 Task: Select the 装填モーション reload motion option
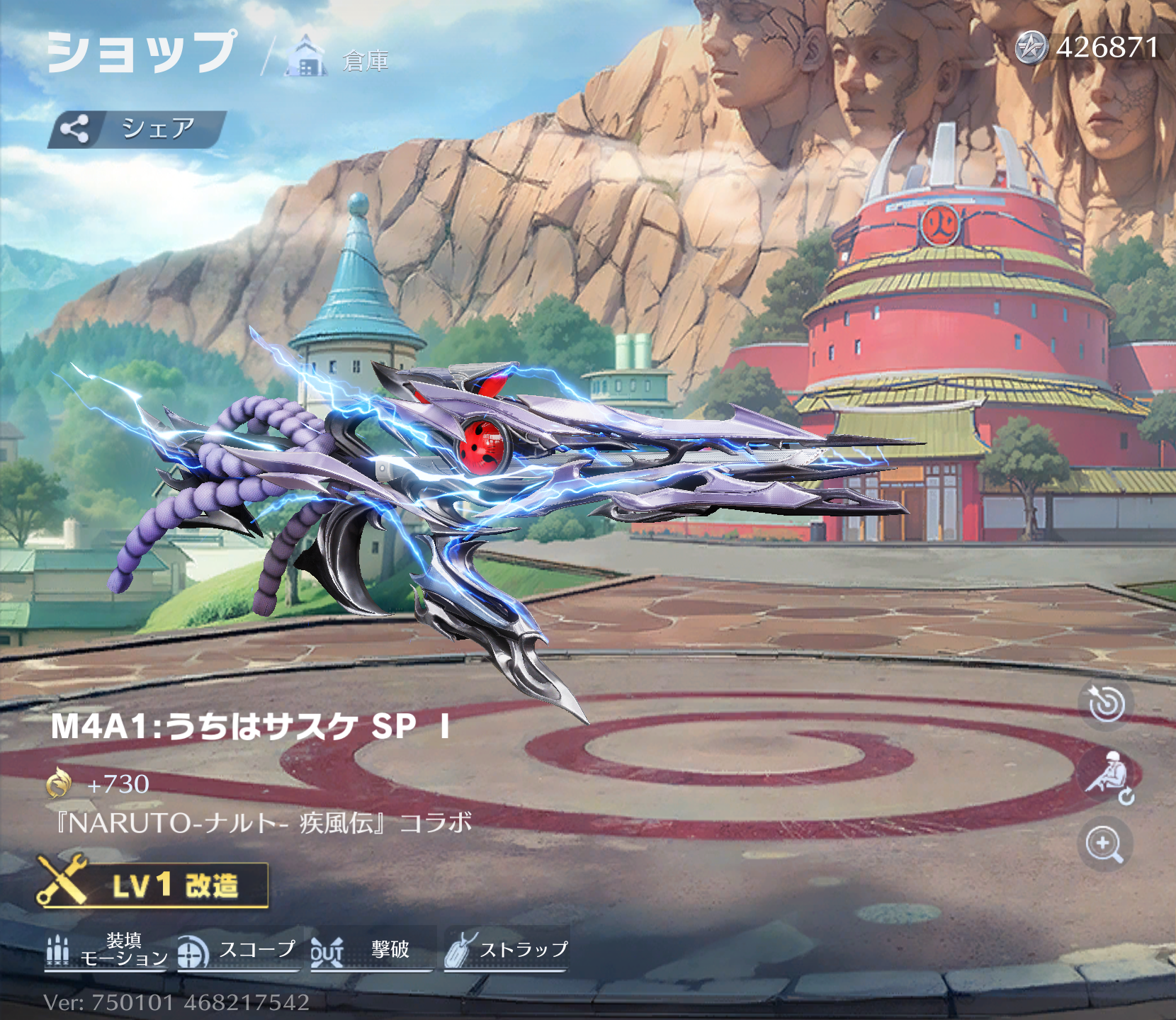(x=106, y=949)
